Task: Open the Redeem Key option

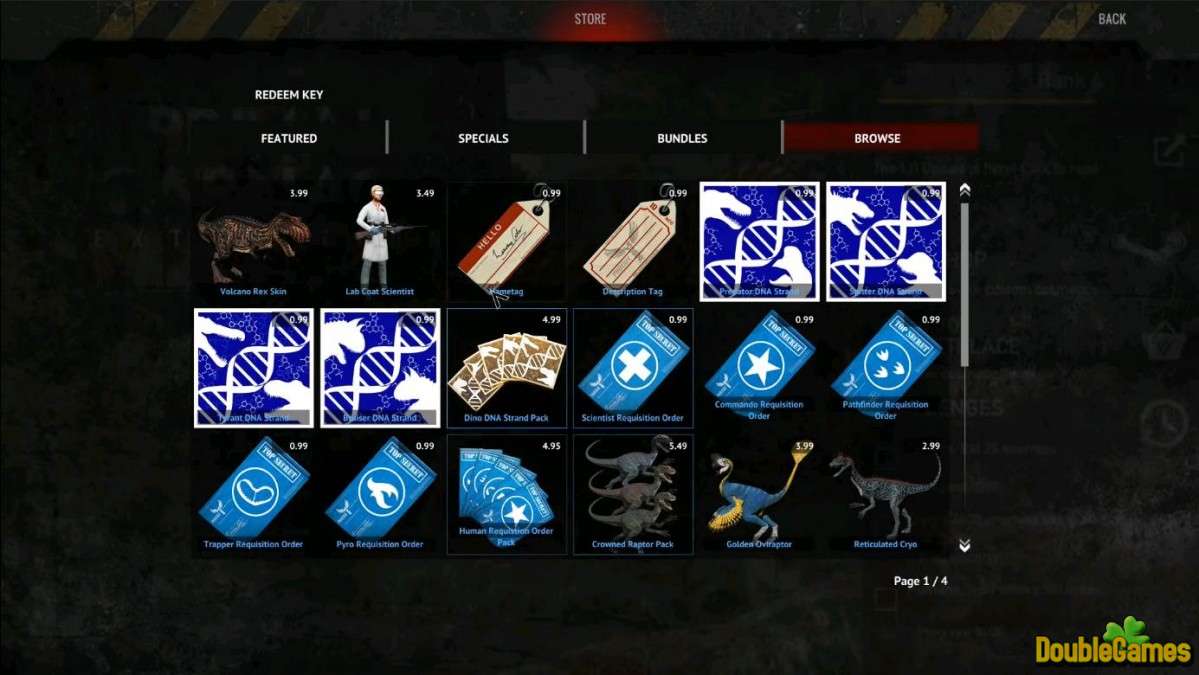Action: (289, 95)
